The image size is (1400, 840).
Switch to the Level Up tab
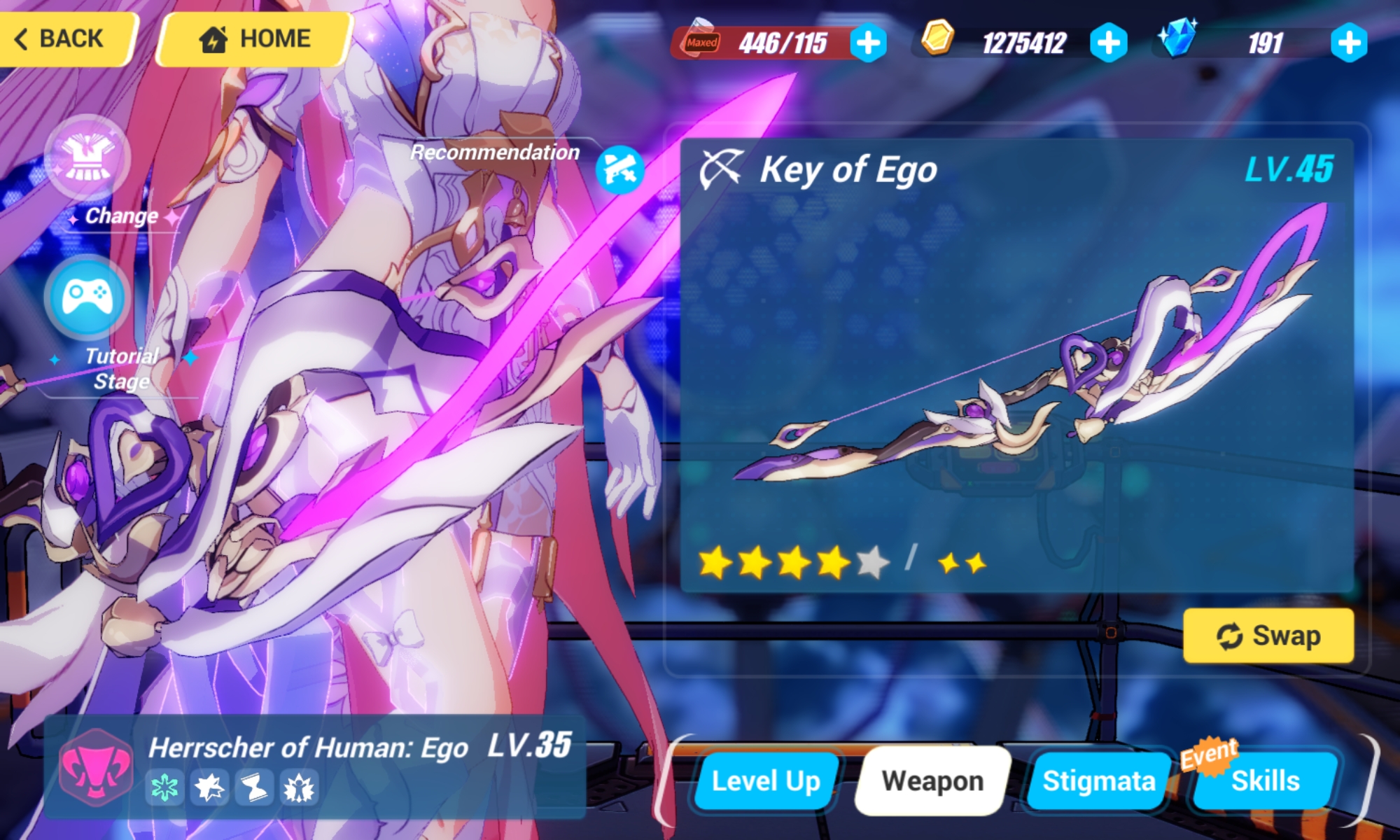point(764,780)
